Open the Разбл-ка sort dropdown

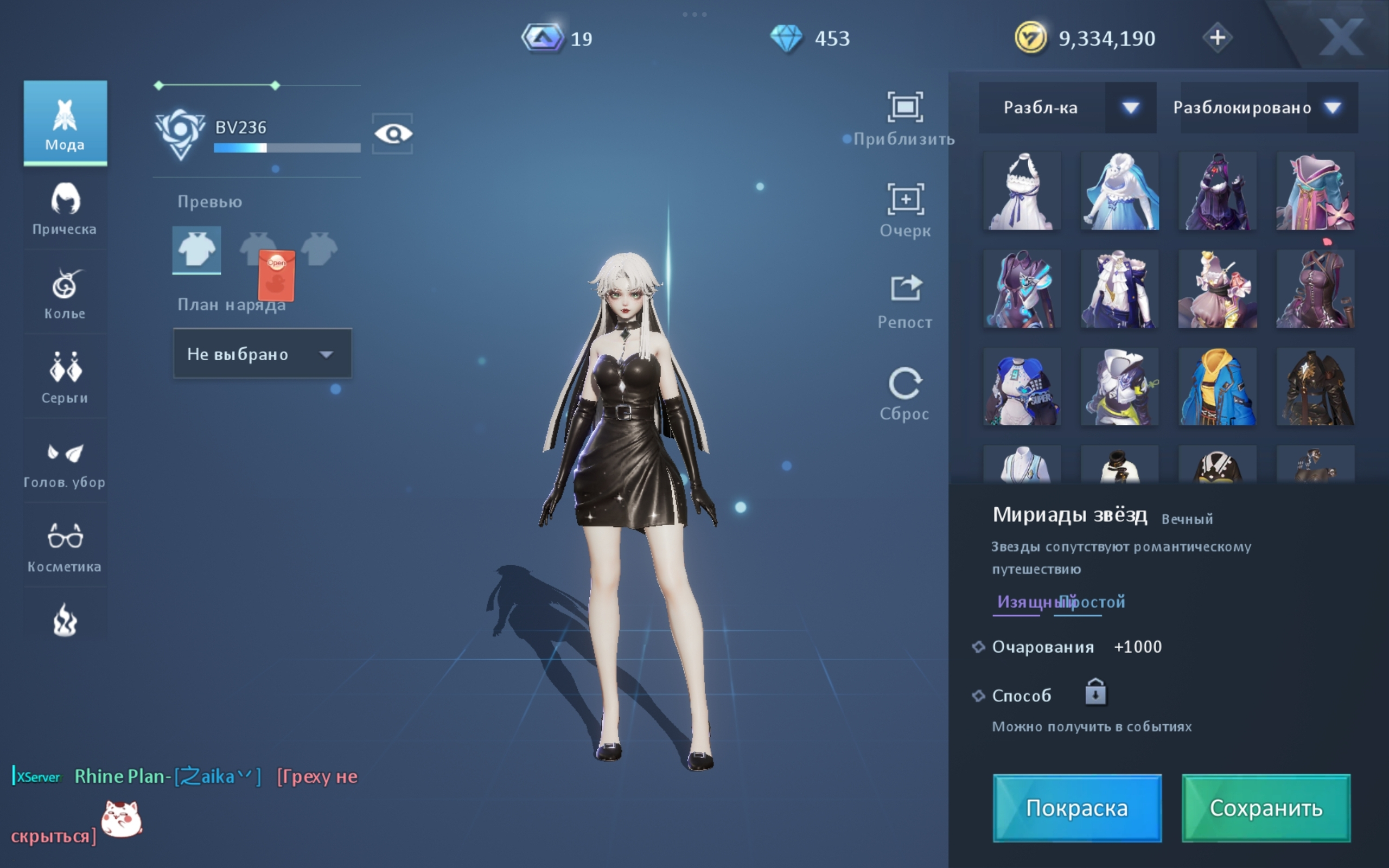pos(1067,108)
